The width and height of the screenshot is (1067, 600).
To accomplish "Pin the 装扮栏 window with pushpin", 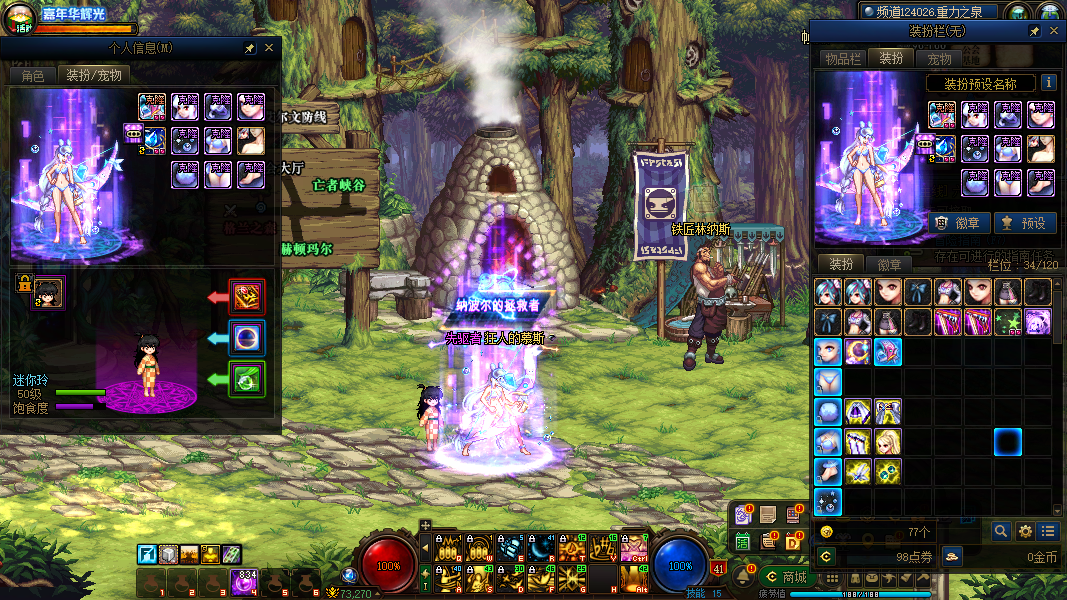I will click(1035, 31).
